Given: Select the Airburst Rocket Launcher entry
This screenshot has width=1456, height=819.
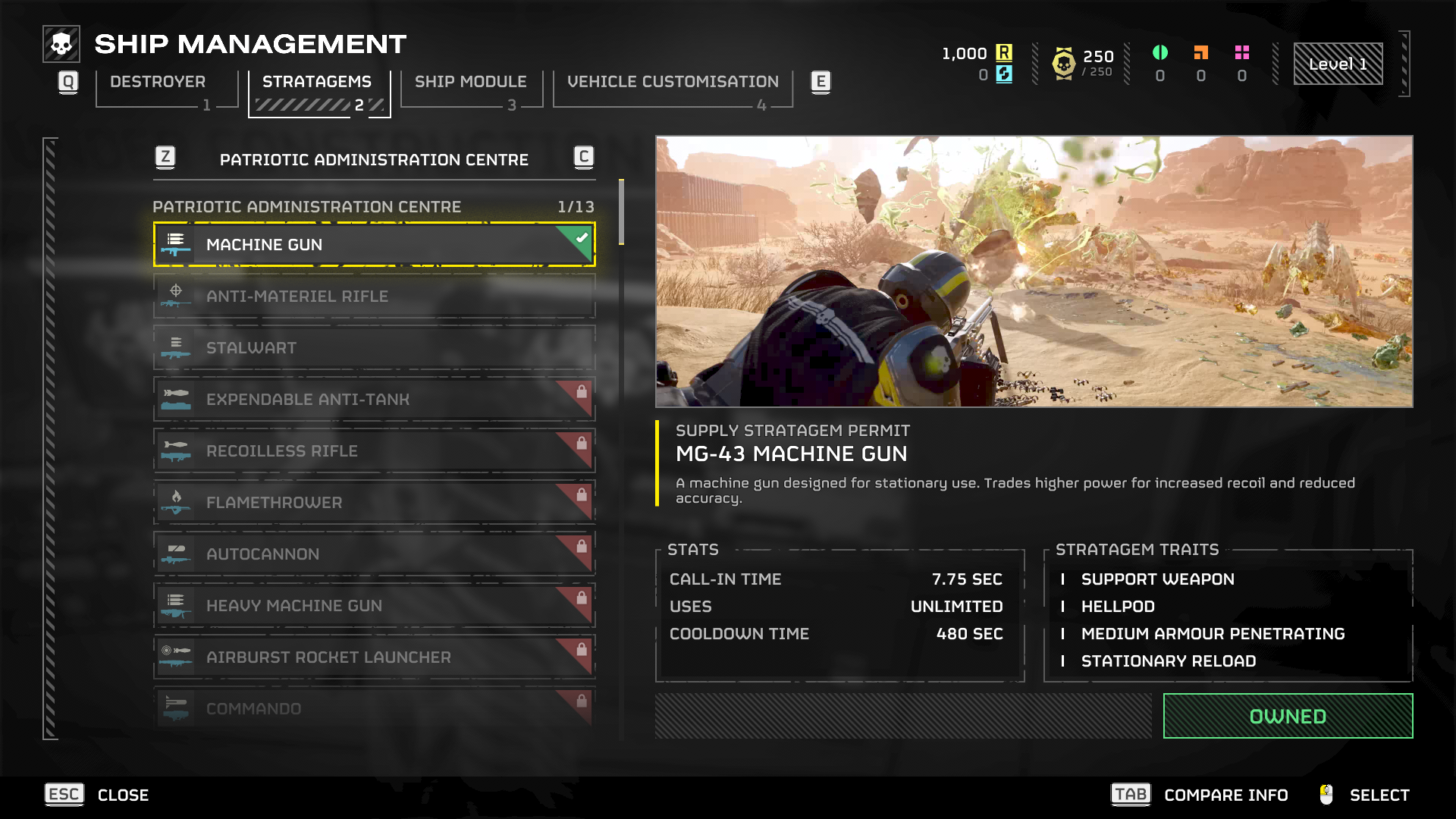Looking at the screenshot, I should tap(374, 657).
